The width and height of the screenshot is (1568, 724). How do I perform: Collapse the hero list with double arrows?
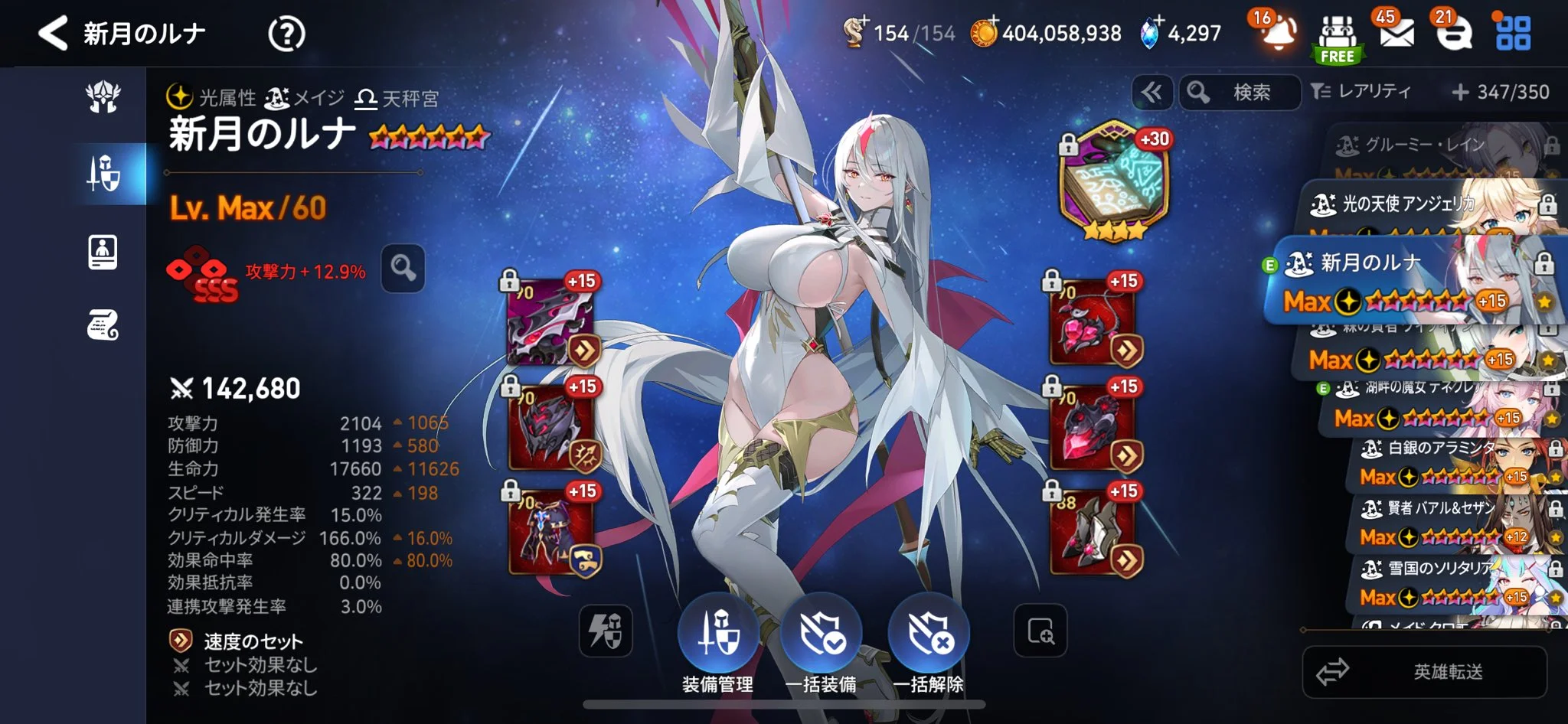click(x=1151, y=93)
